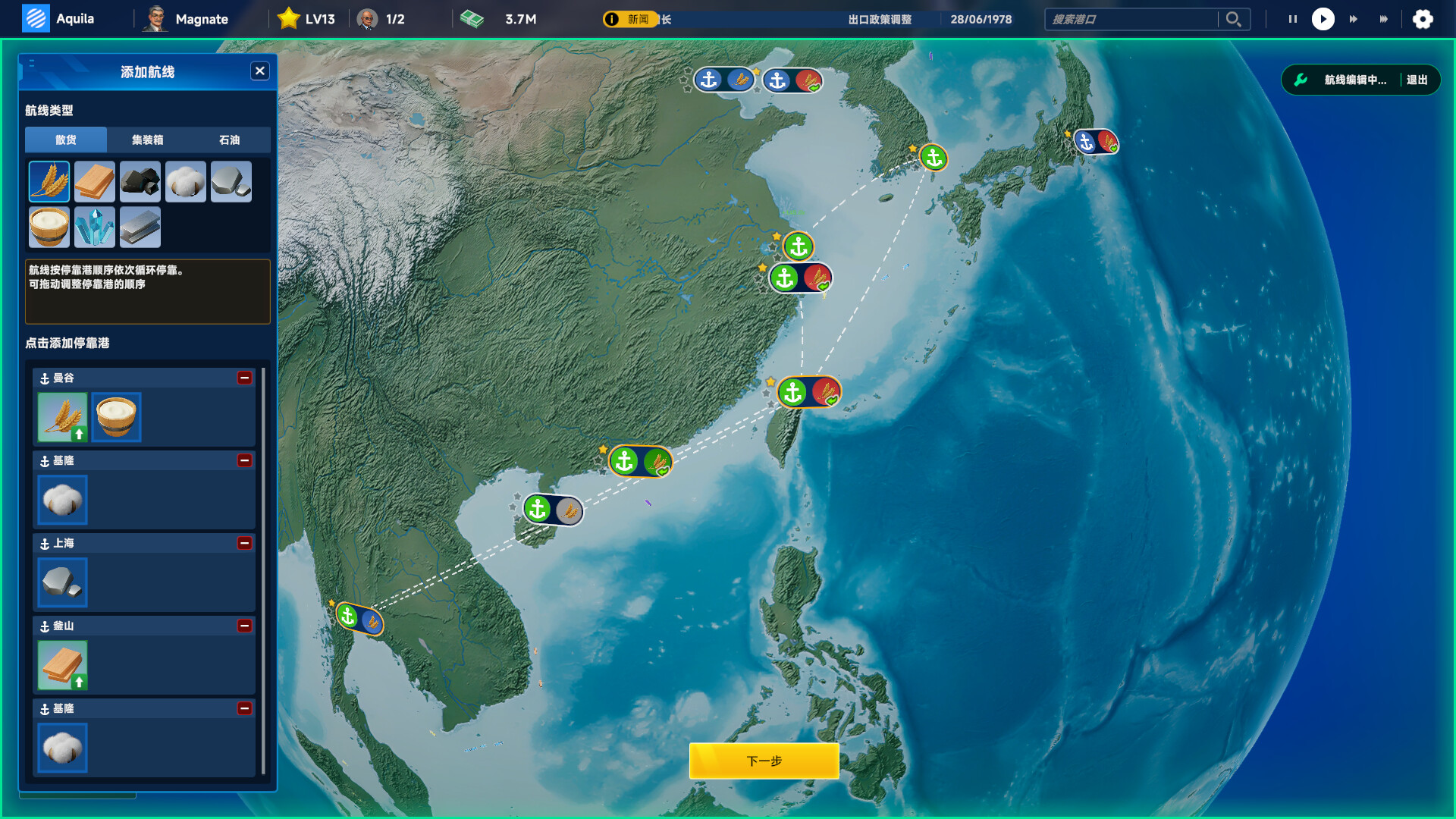Click the wheat icon under 曼谷 port
Screen dimensions: 1456x819
(62, 417)
